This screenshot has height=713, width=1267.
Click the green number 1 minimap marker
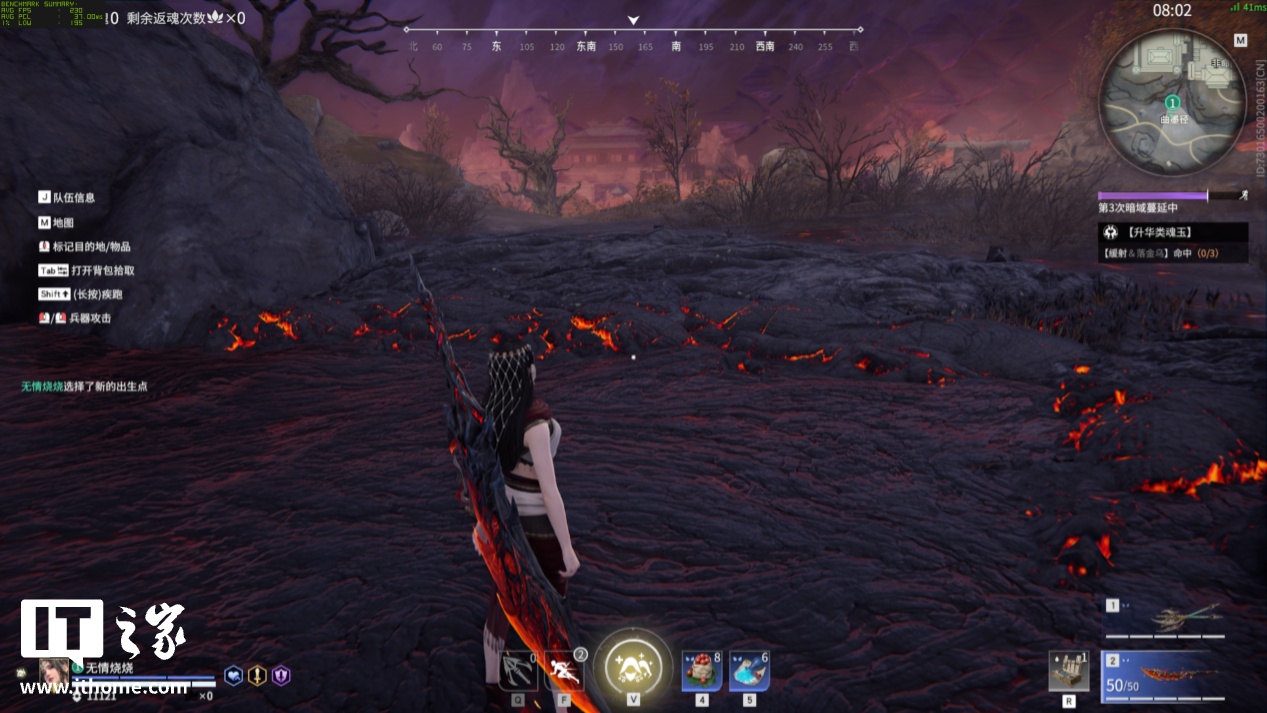tap(1172, 102)
